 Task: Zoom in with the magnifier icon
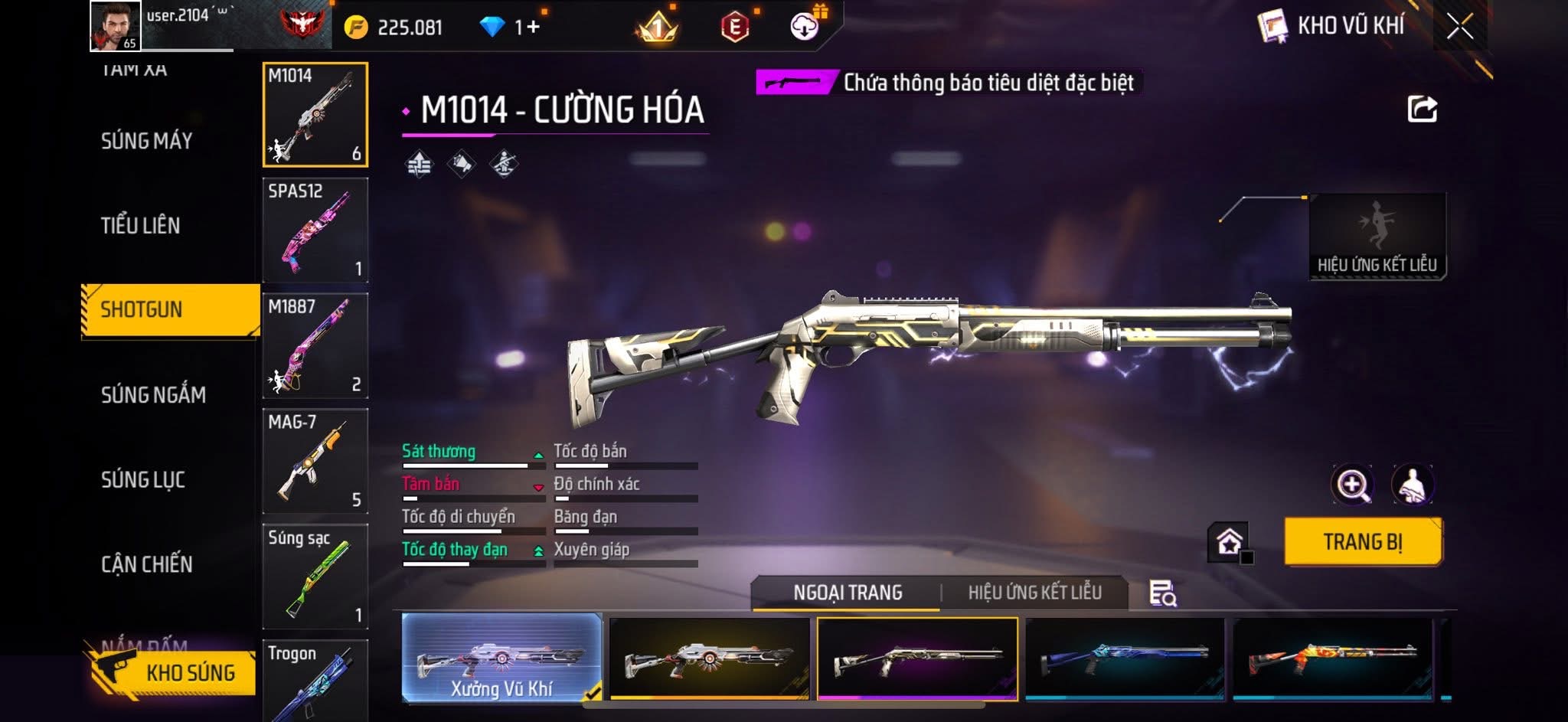(1352, 485)
